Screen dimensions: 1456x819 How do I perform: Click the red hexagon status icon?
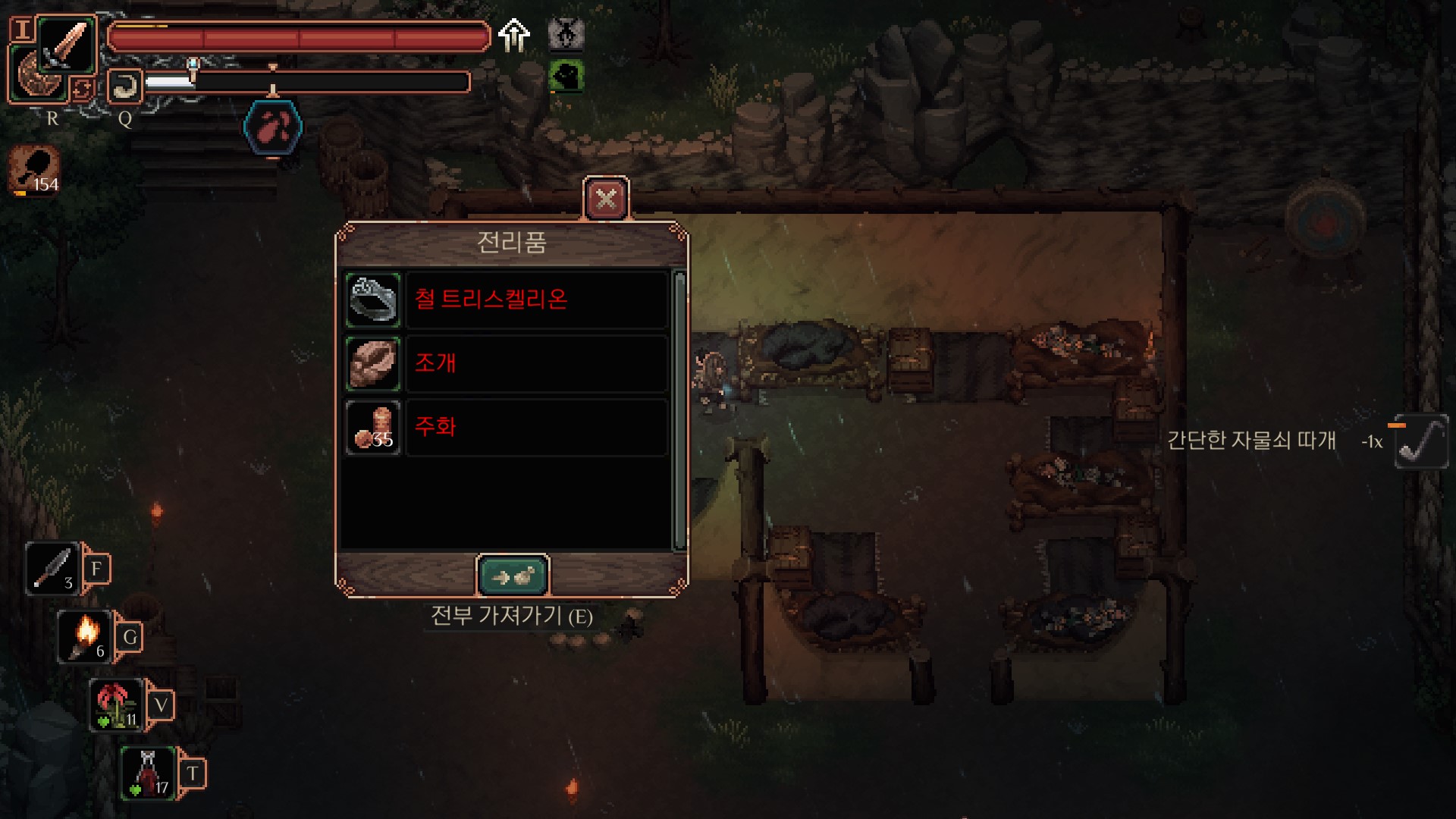tap(273, 127)
